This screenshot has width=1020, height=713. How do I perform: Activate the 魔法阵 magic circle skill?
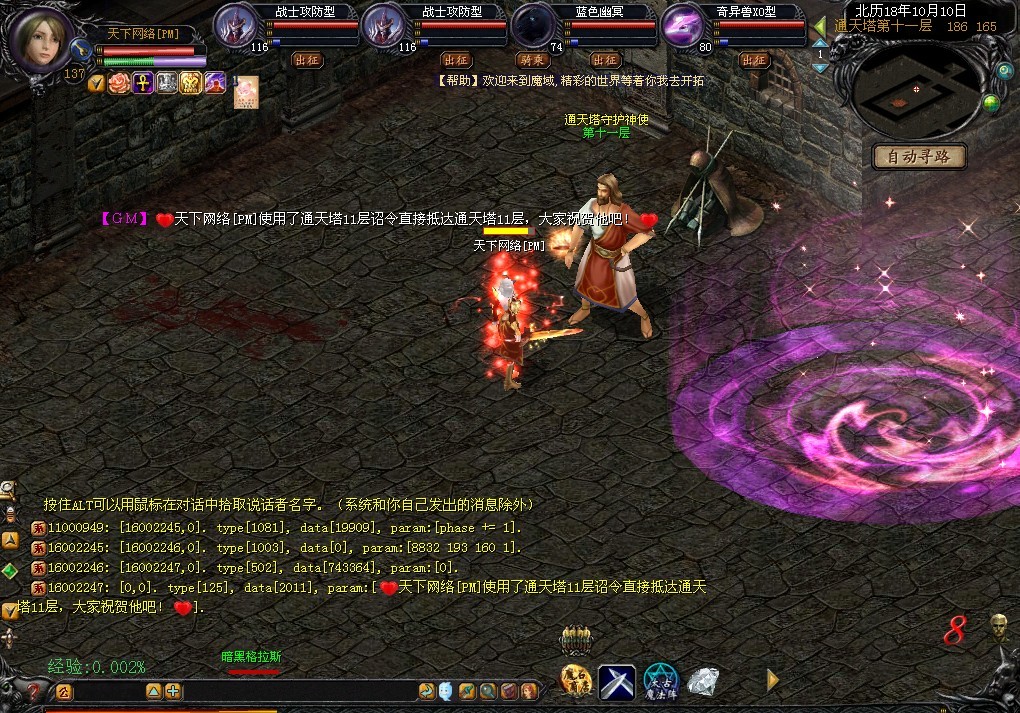pos(661,682)
